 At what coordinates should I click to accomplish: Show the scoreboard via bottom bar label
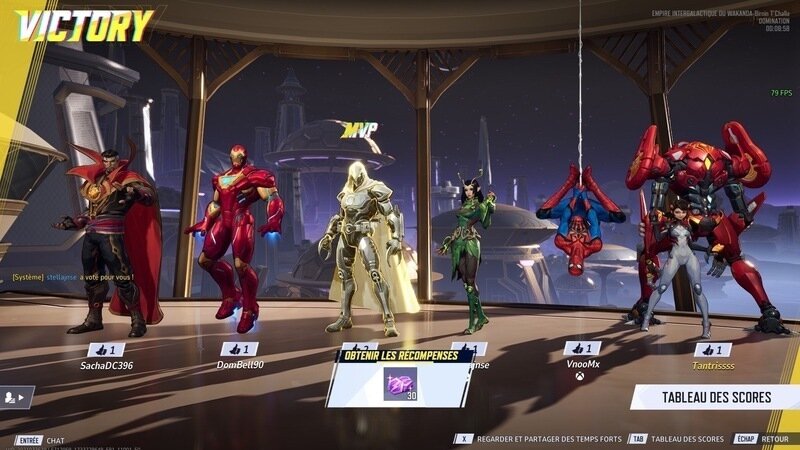(x=687, y=439)
